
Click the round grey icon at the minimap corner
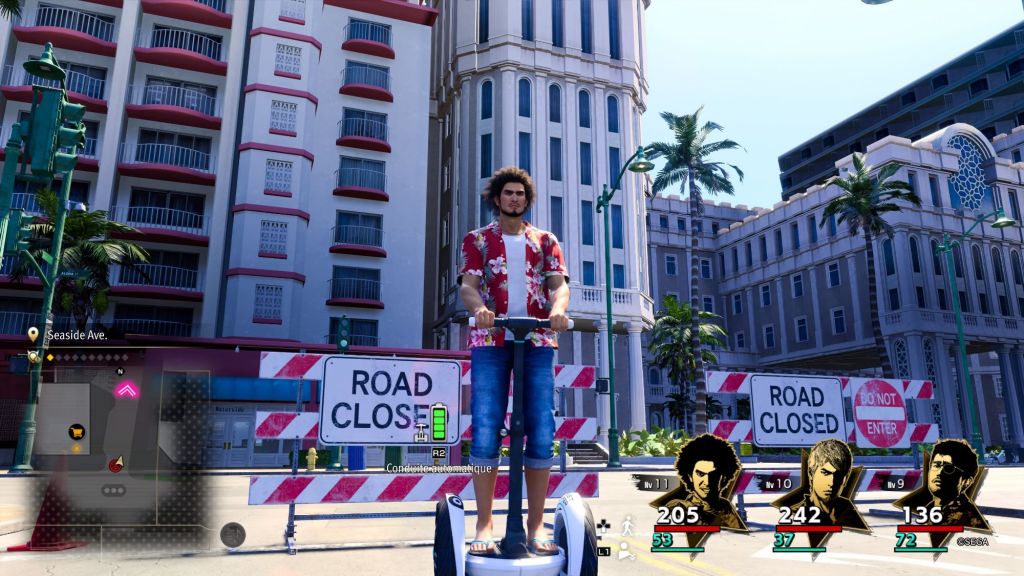click(x=232, y=534)
